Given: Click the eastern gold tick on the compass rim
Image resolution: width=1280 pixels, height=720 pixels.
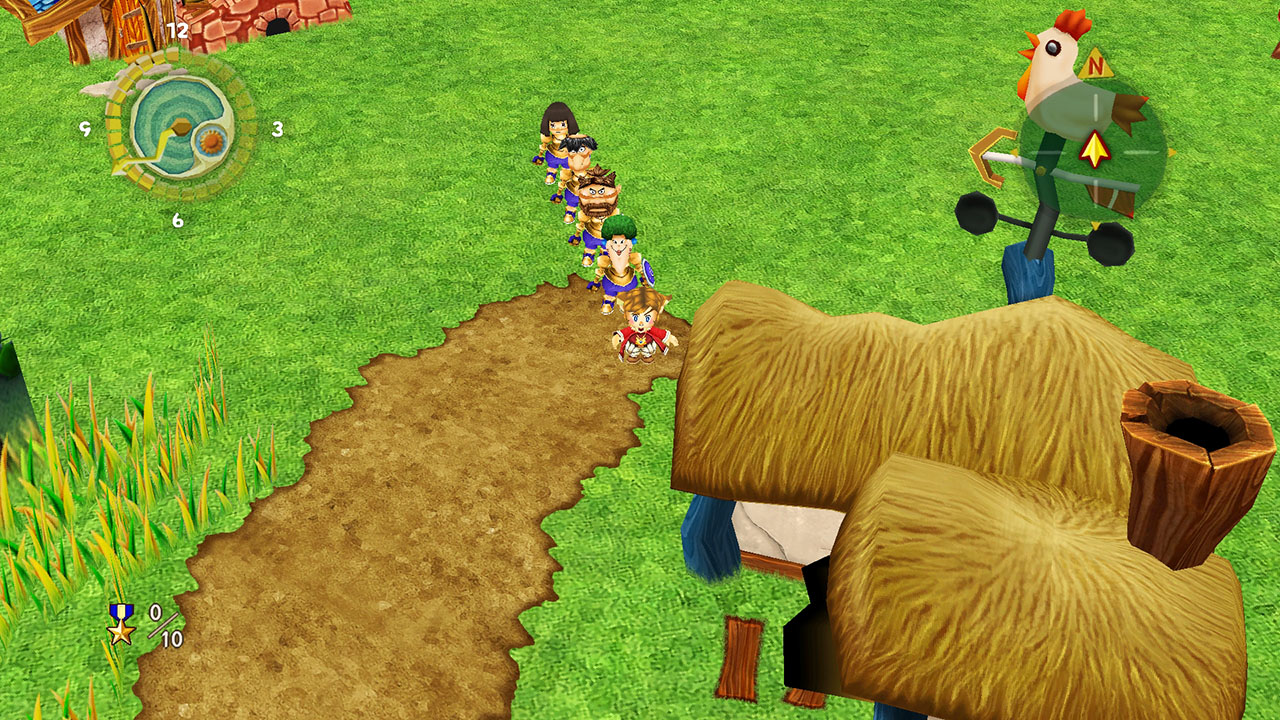Looking at the screenshot, I should (1172, 152).
